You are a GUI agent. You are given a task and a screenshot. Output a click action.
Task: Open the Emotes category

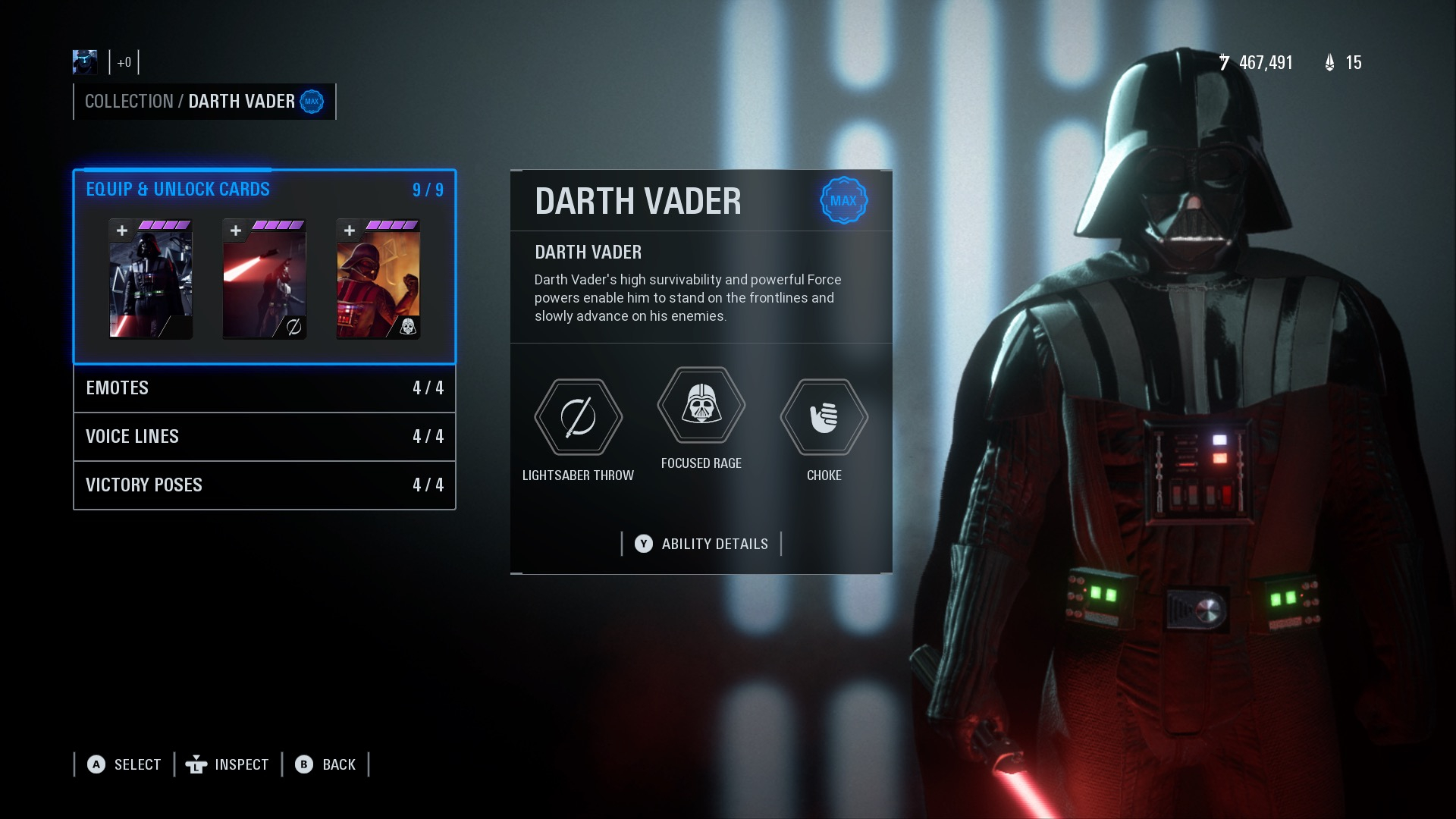tap(264, 388)
